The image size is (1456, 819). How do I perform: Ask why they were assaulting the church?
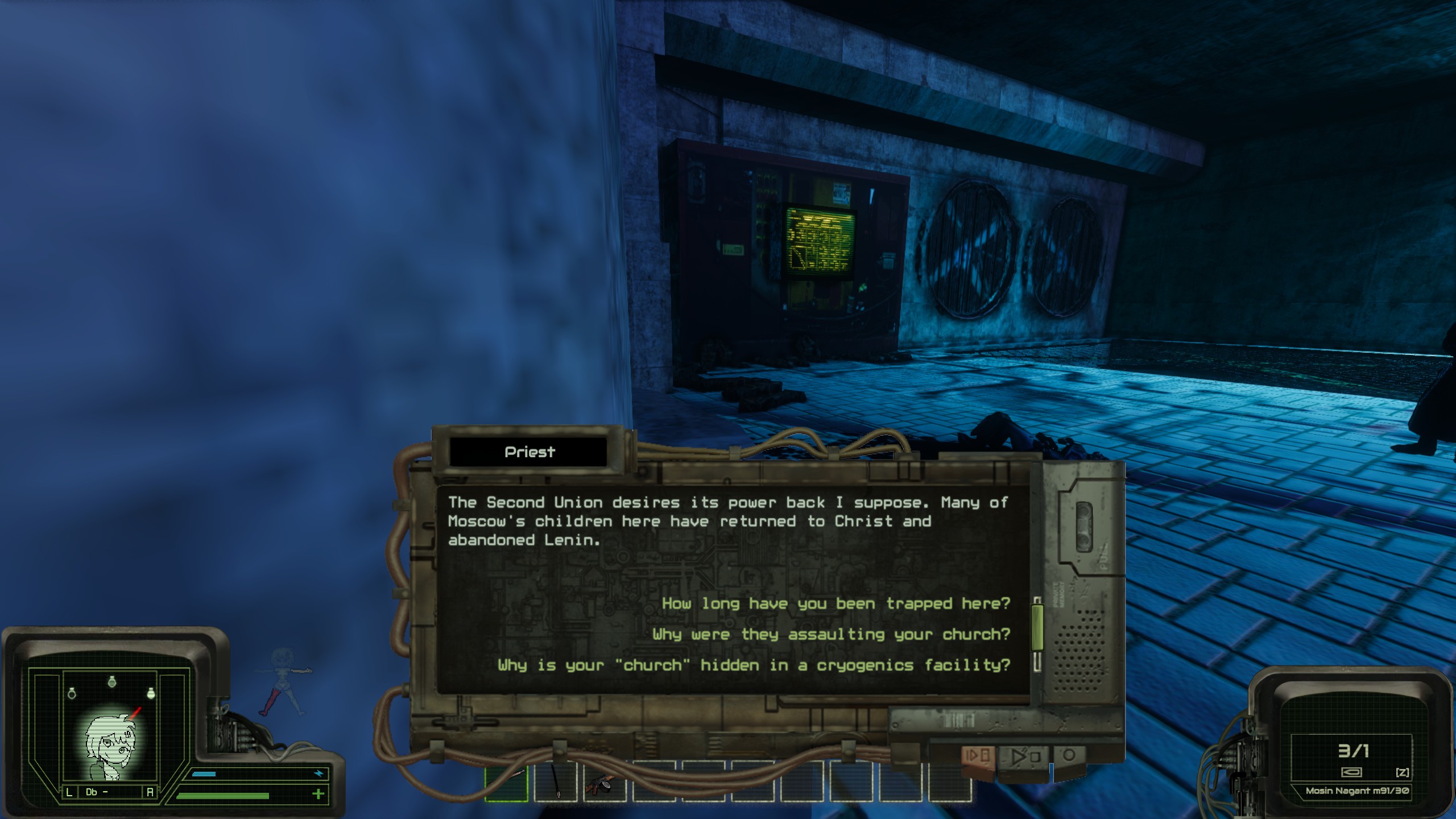pyautogui.click(x=831, y=634)
